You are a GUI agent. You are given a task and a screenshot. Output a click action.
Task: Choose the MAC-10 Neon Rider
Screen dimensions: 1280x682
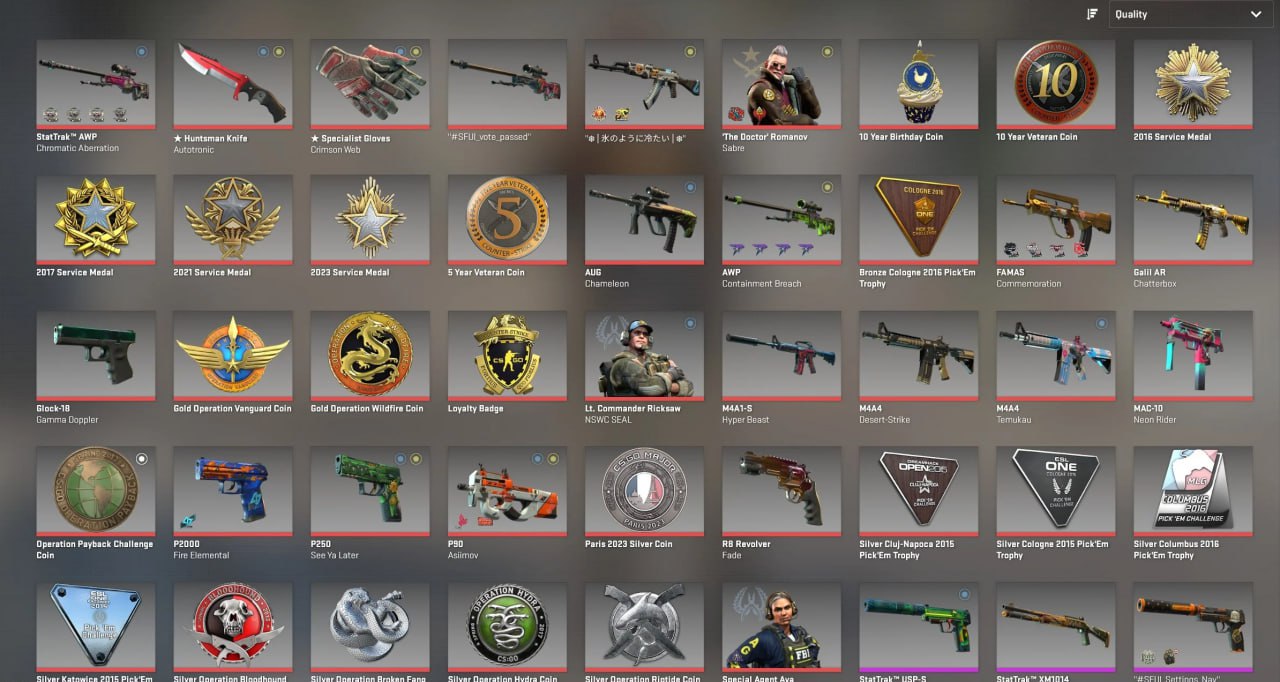pyautogui.click(x=1192, y=355)
